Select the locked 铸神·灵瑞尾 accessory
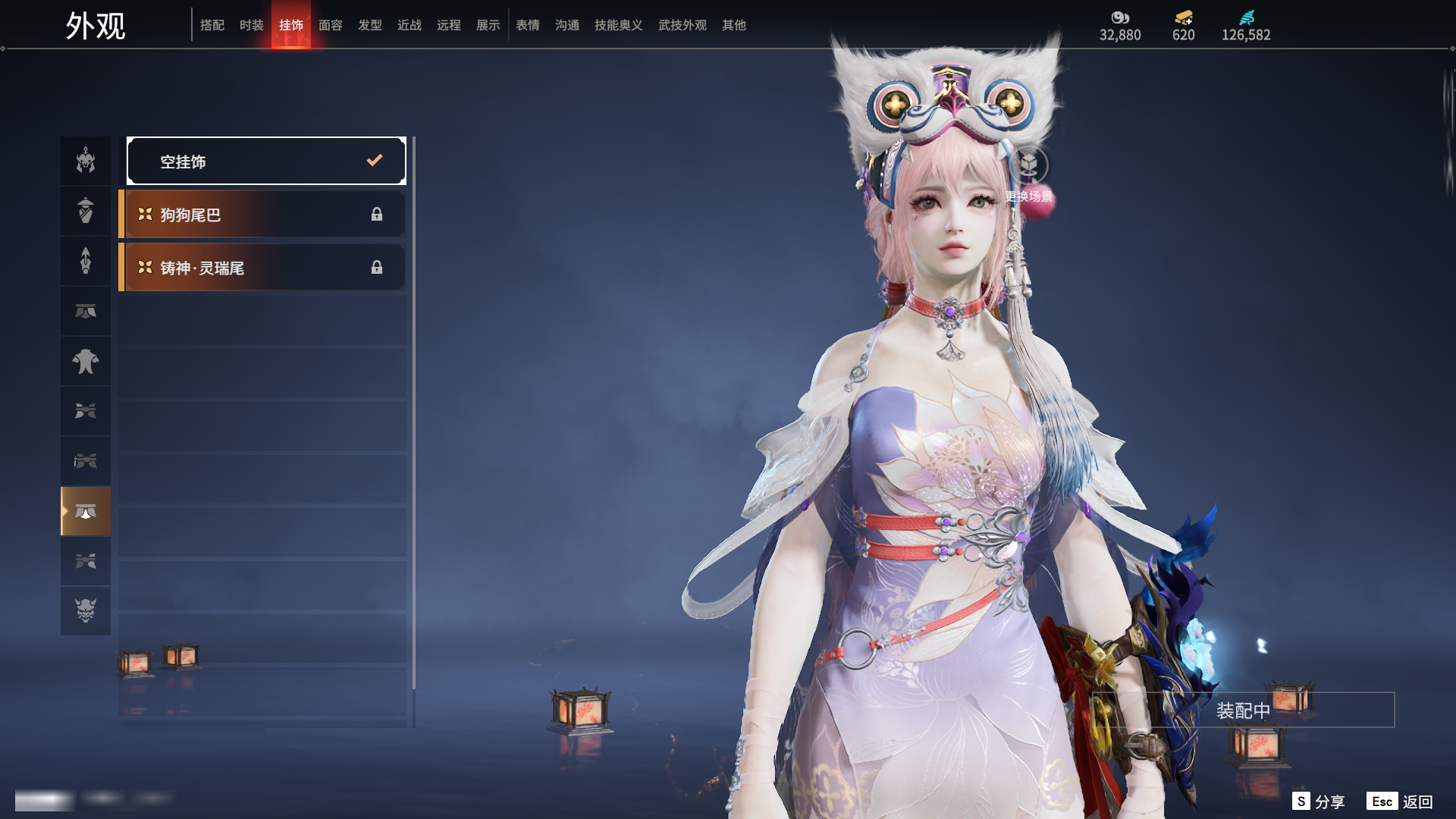 click(262, 268)
